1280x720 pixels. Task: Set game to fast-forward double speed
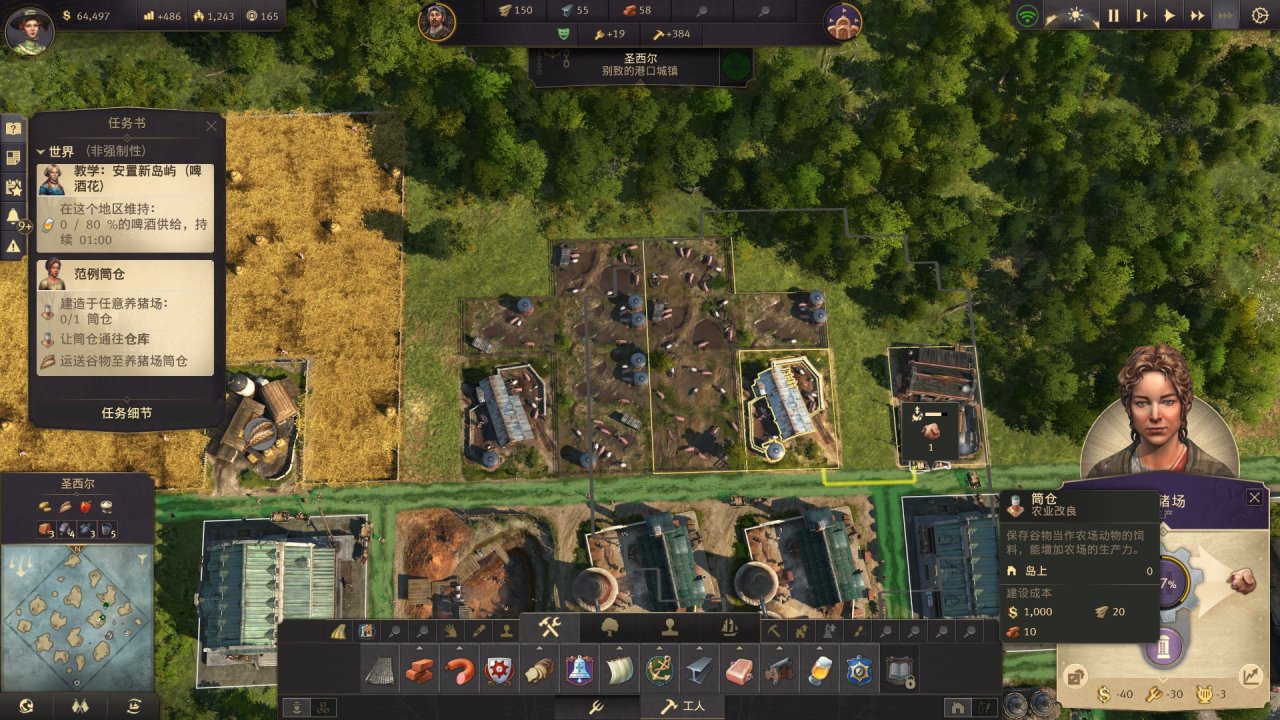coord(1197,16)
